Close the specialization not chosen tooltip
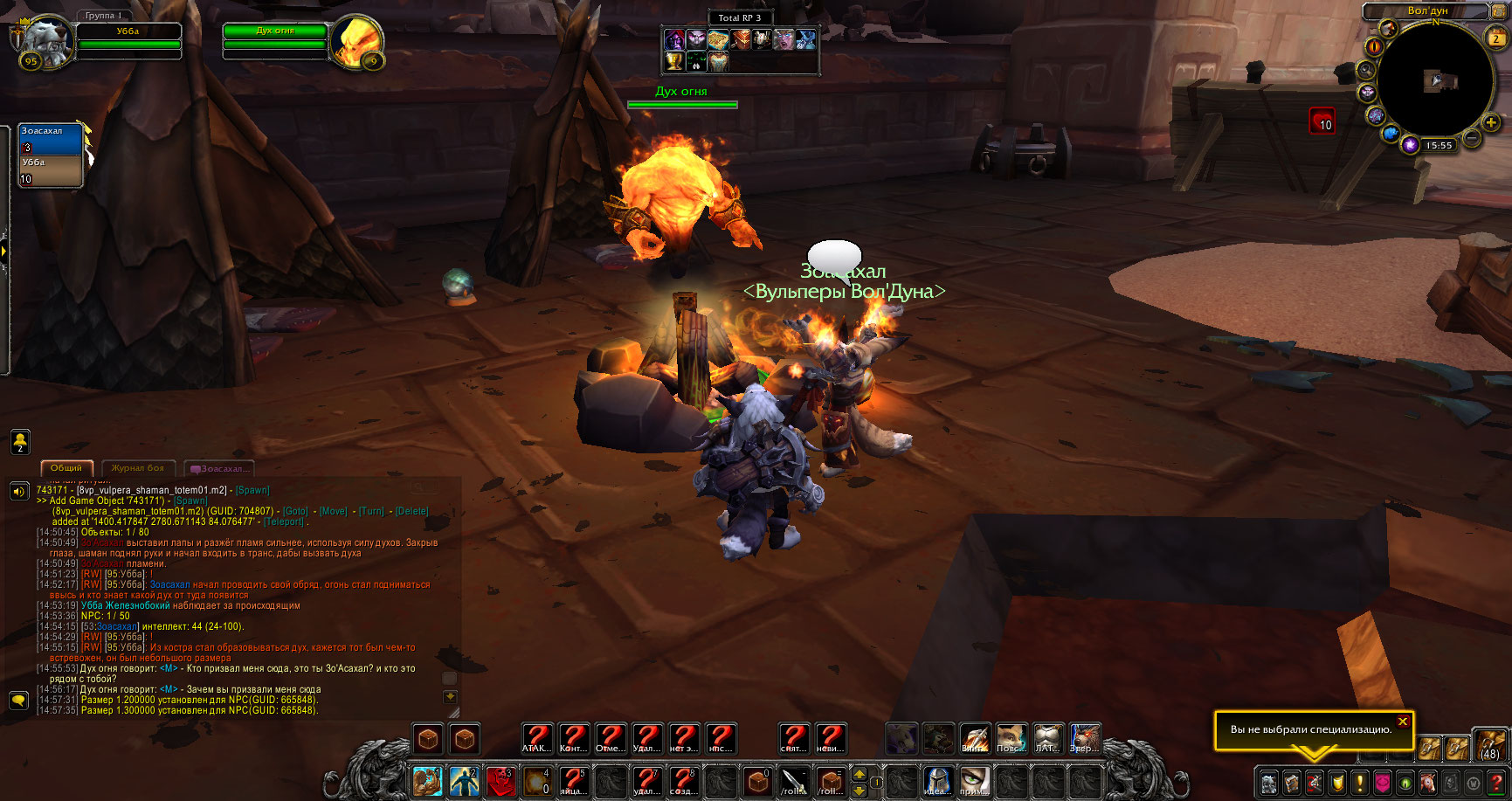Screen dimensions: 1512x801 [x=1403, y=722]
